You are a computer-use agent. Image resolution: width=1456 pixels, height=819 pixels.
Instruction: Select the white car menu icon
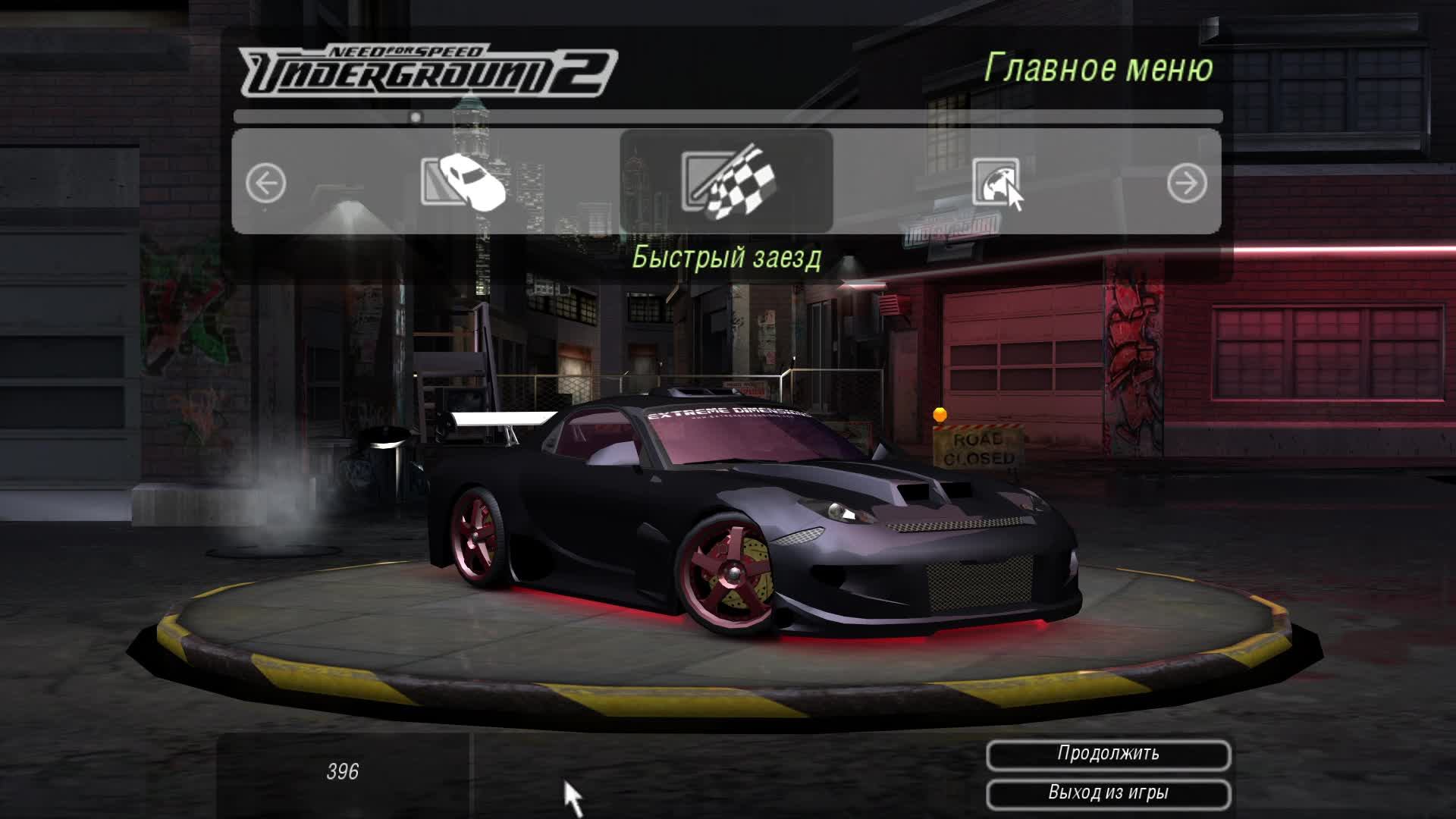(464, 182)
